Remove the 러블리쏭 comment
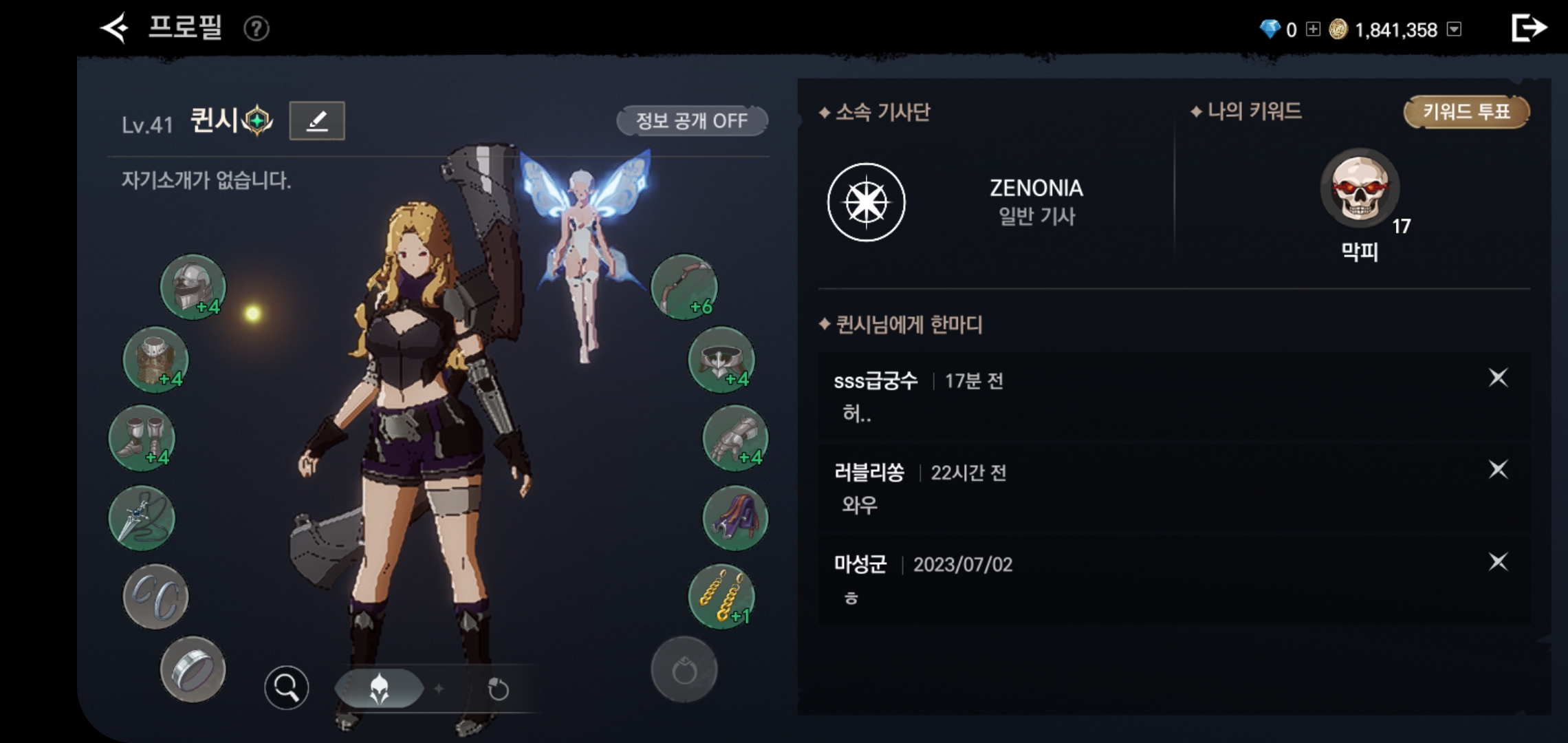This screenshot has height=743, width=1568. pyautogui.click(x=1498, y=470)
